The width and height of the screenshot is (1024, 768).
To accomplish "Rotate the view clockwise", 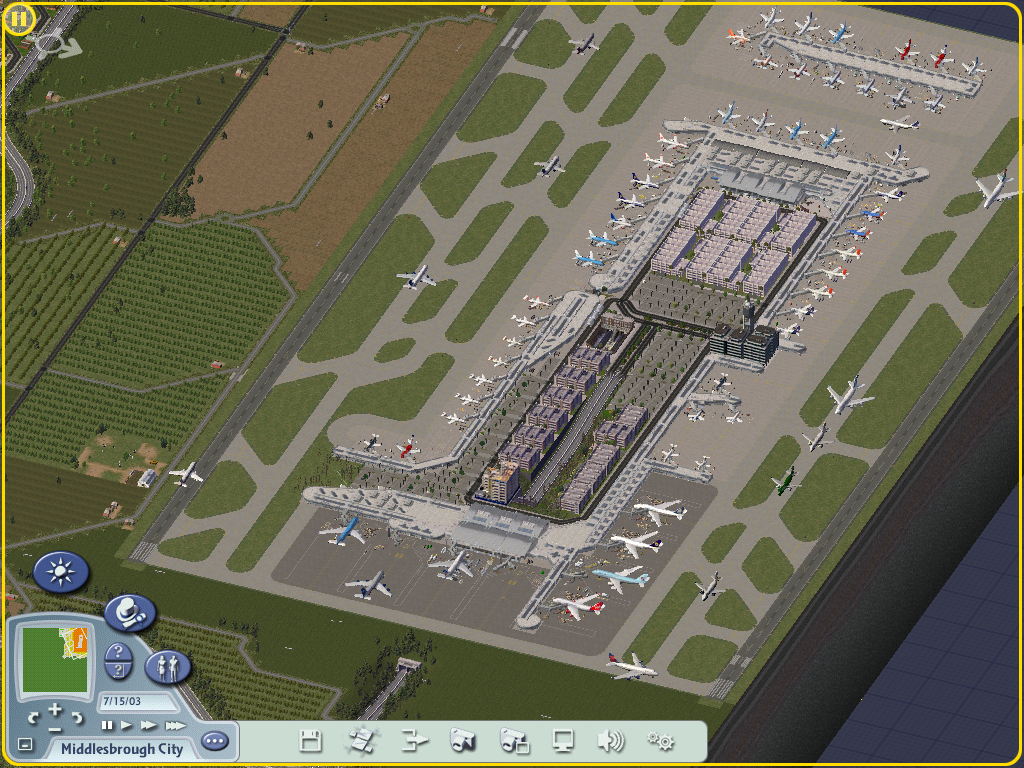I will 77,717.
